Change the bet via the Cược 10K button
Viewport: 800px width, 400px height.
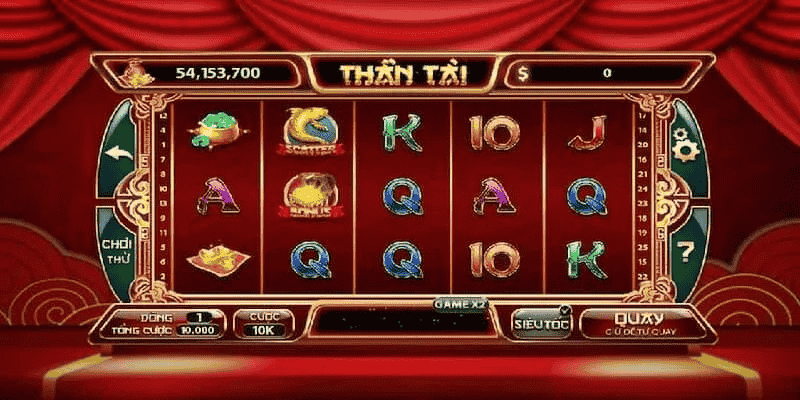tap(265, 323)
